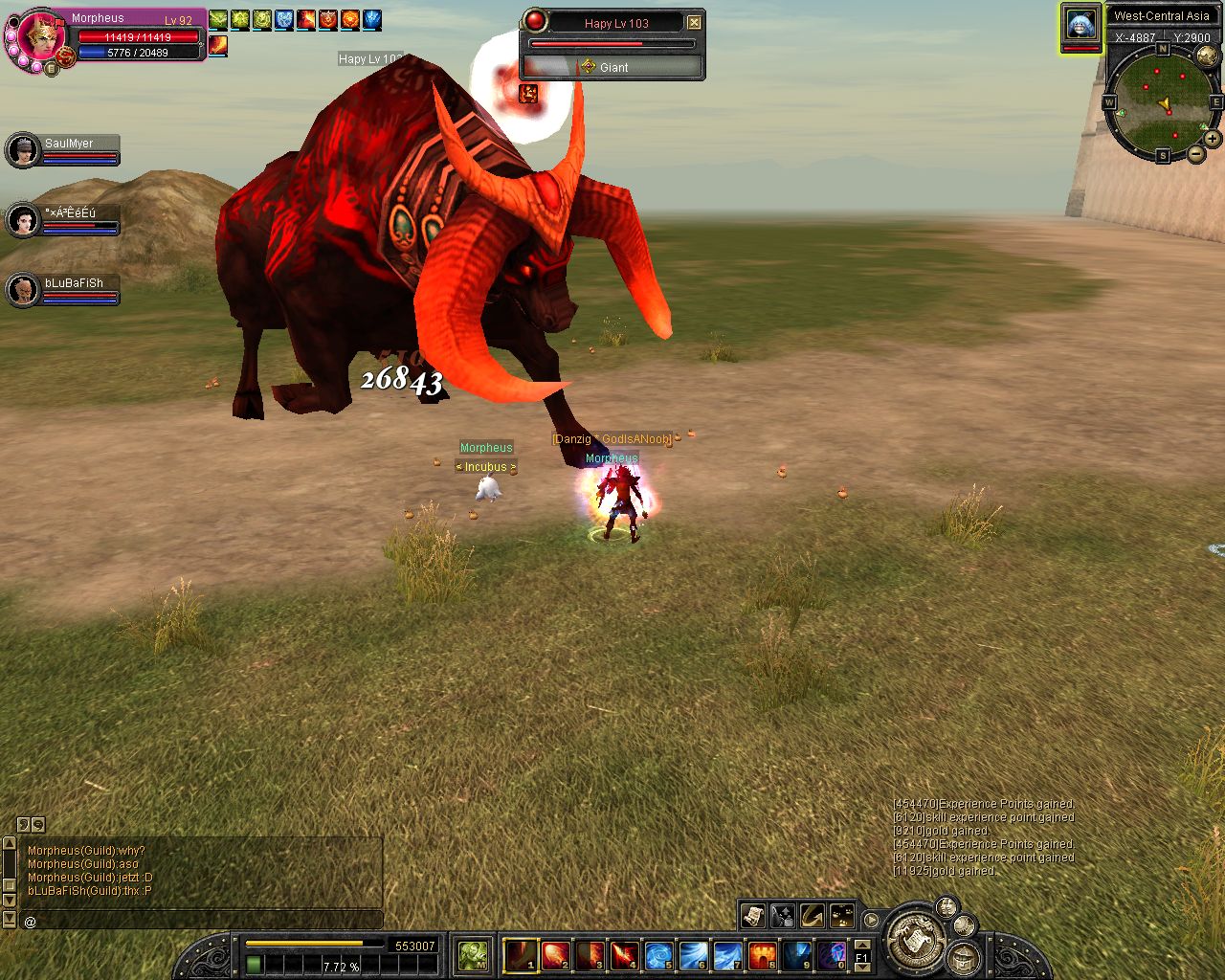Select party member SaulMyer
The image size is (1225, 980).
(x=22, y=150)
